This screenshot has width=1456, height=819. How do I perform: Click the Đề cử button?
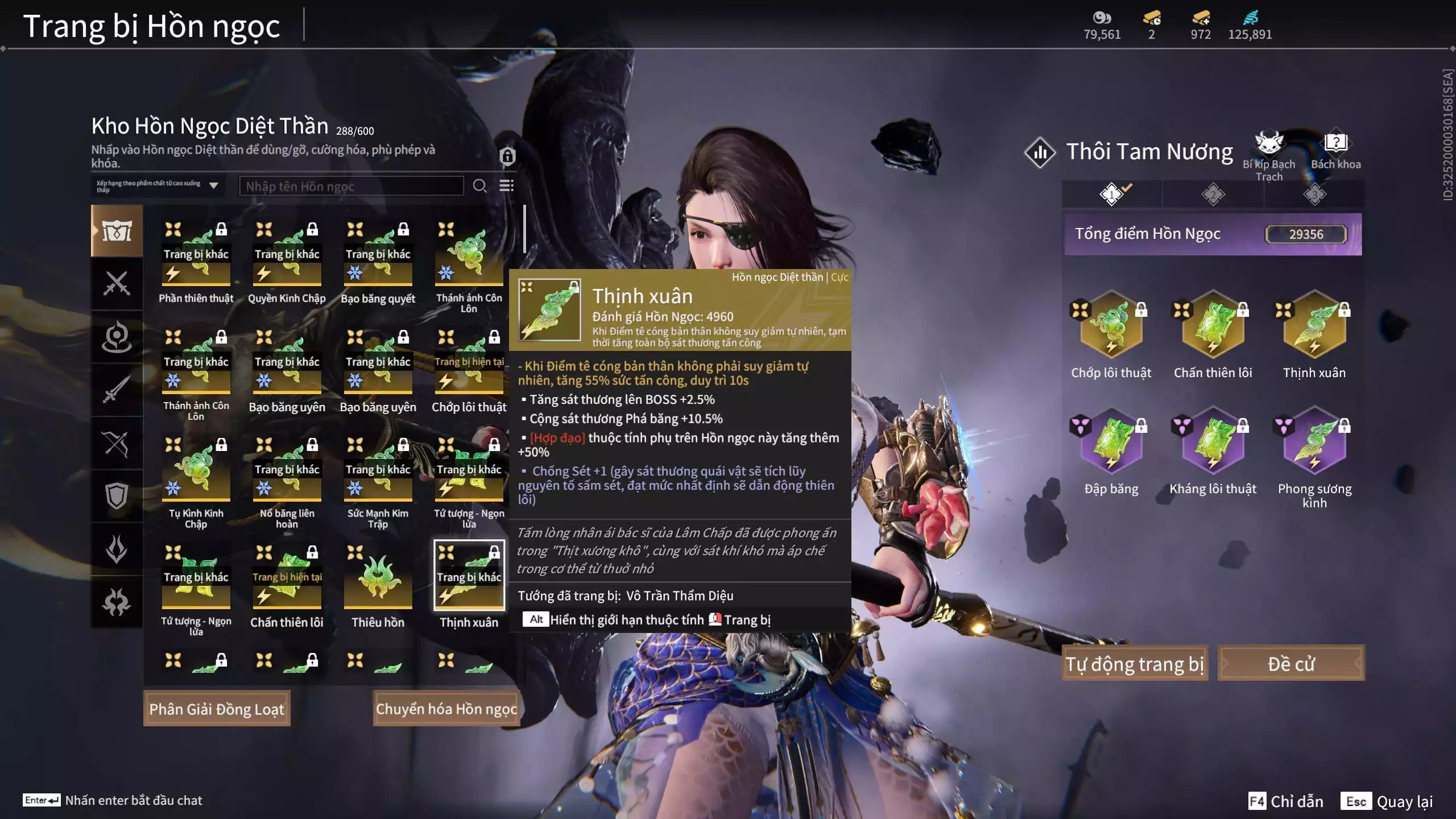[1291, 664]
